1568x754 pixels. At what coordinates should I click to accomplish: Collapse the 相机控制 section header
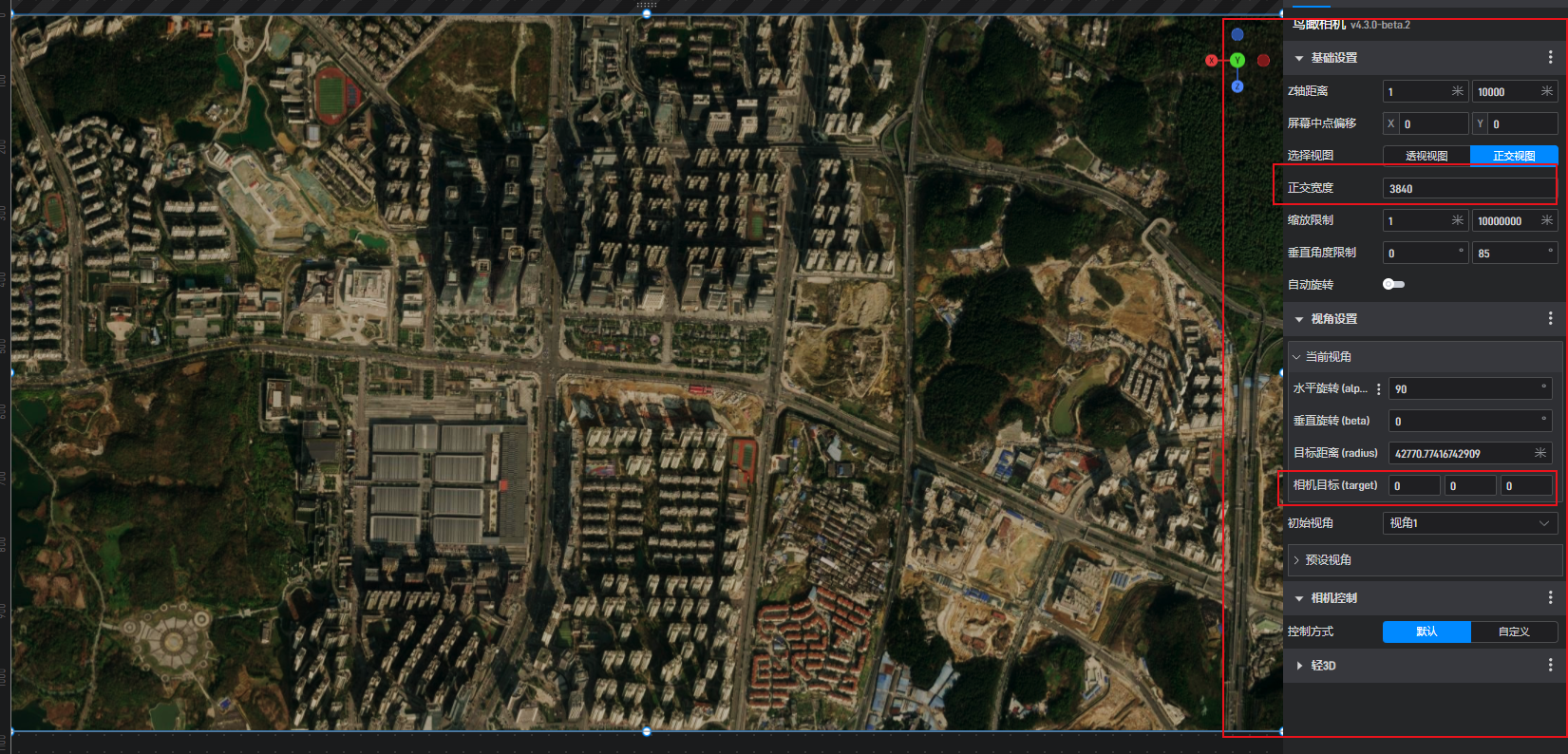point(1333,598)
